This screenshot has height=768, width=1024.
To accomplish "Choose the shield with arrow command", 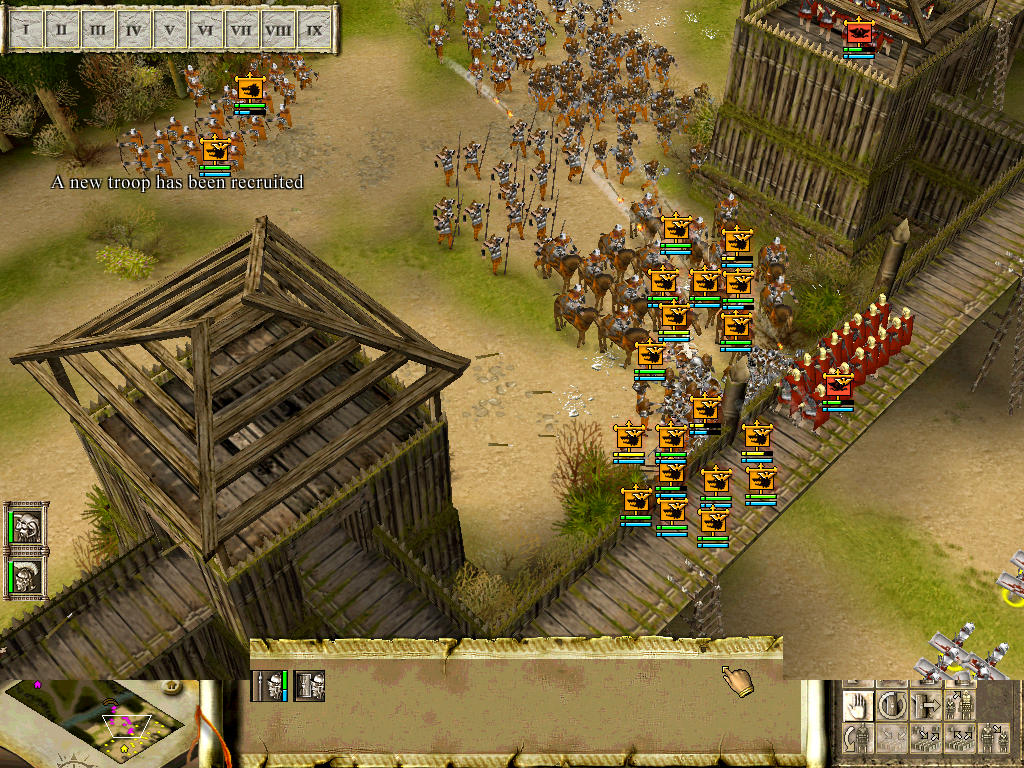I will click(926, 706).
